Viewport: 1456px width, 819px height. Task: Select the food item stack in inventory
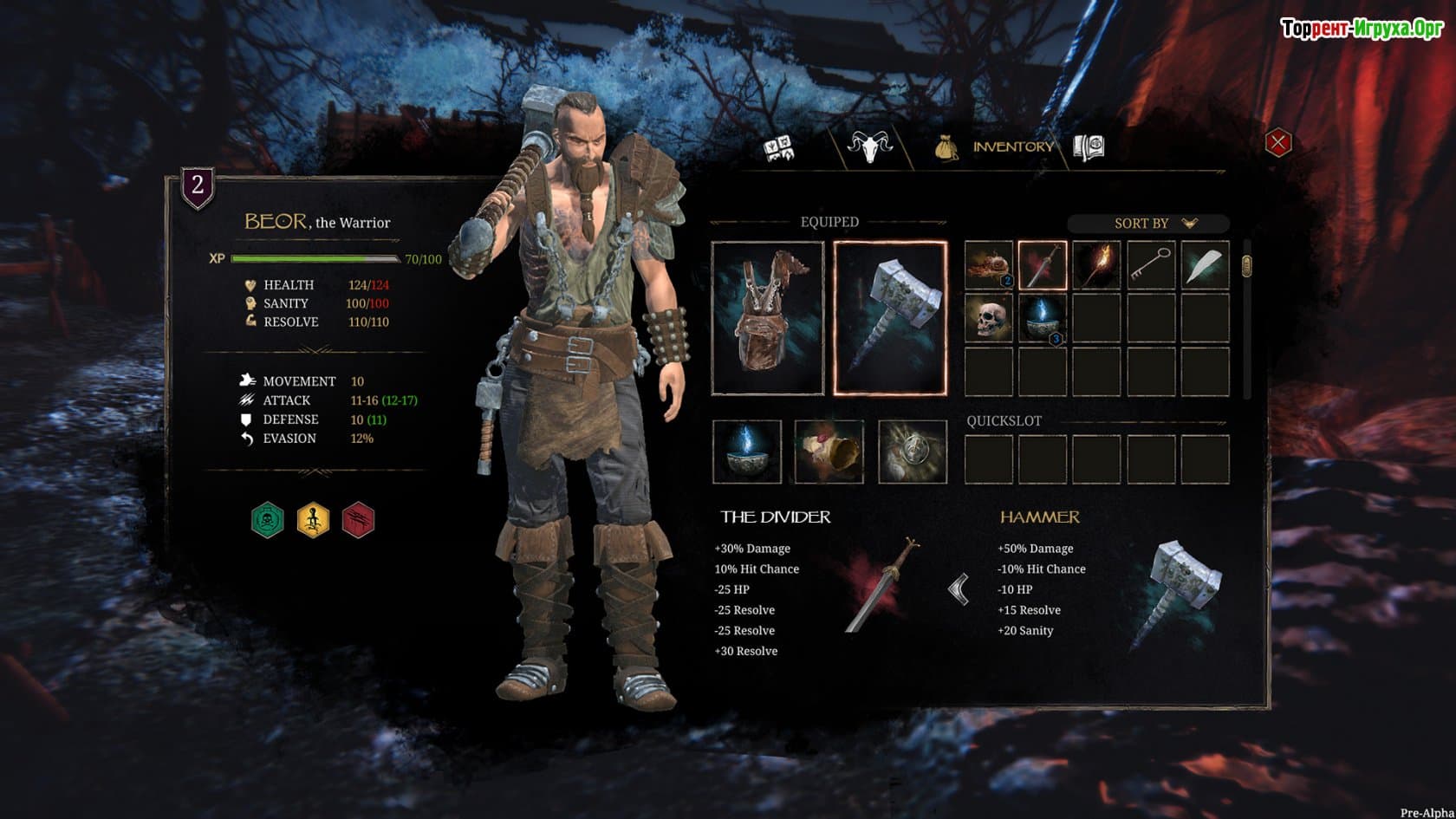pyautogui.click(x=989, y=265)
